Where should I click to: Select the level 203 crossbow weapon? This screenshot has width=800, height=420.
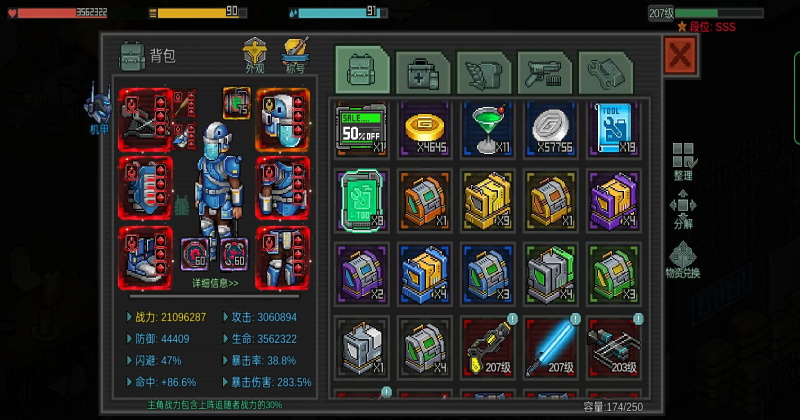612,346
